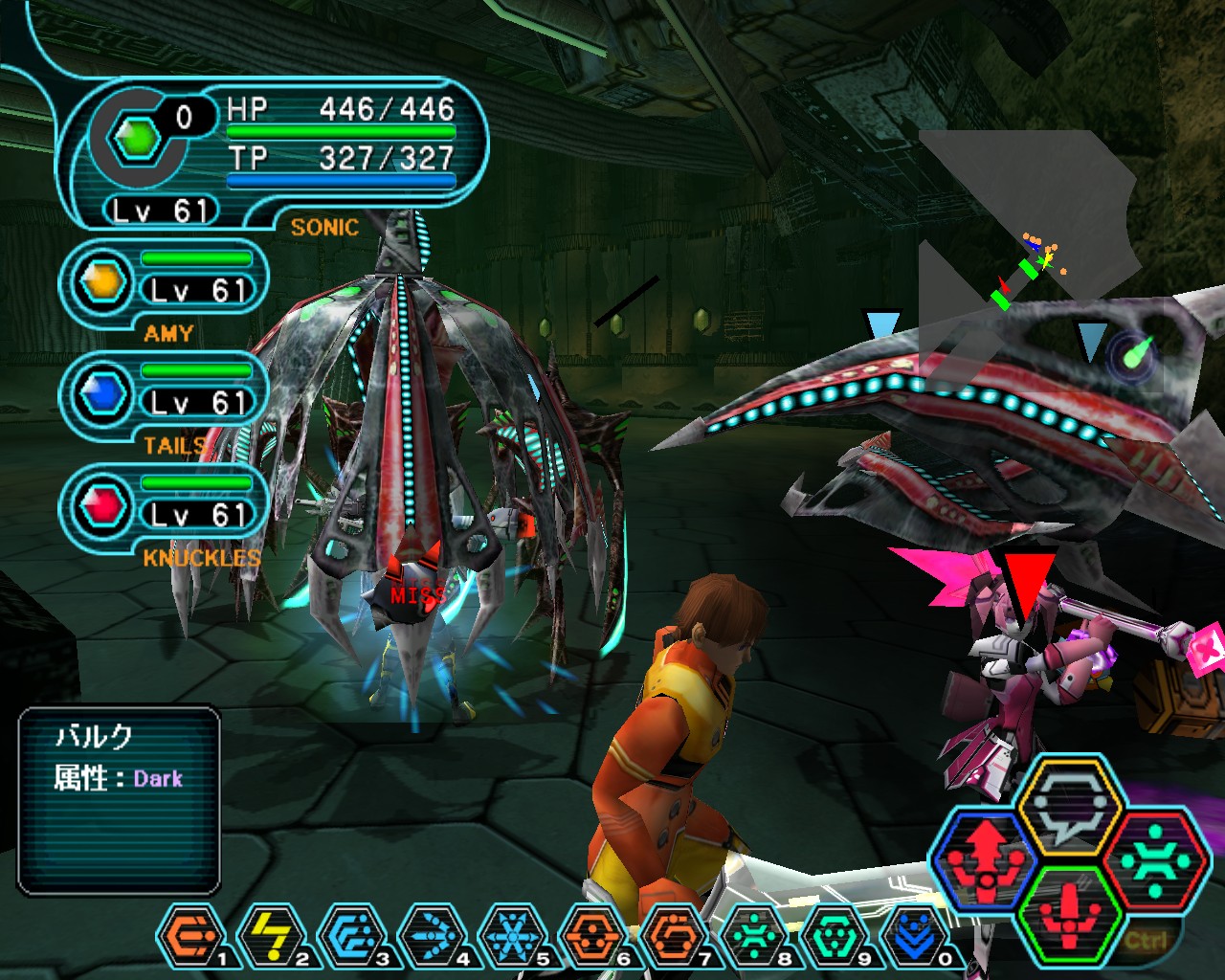Click SONIC's green hexagon character icon

[x=138, y=140]
